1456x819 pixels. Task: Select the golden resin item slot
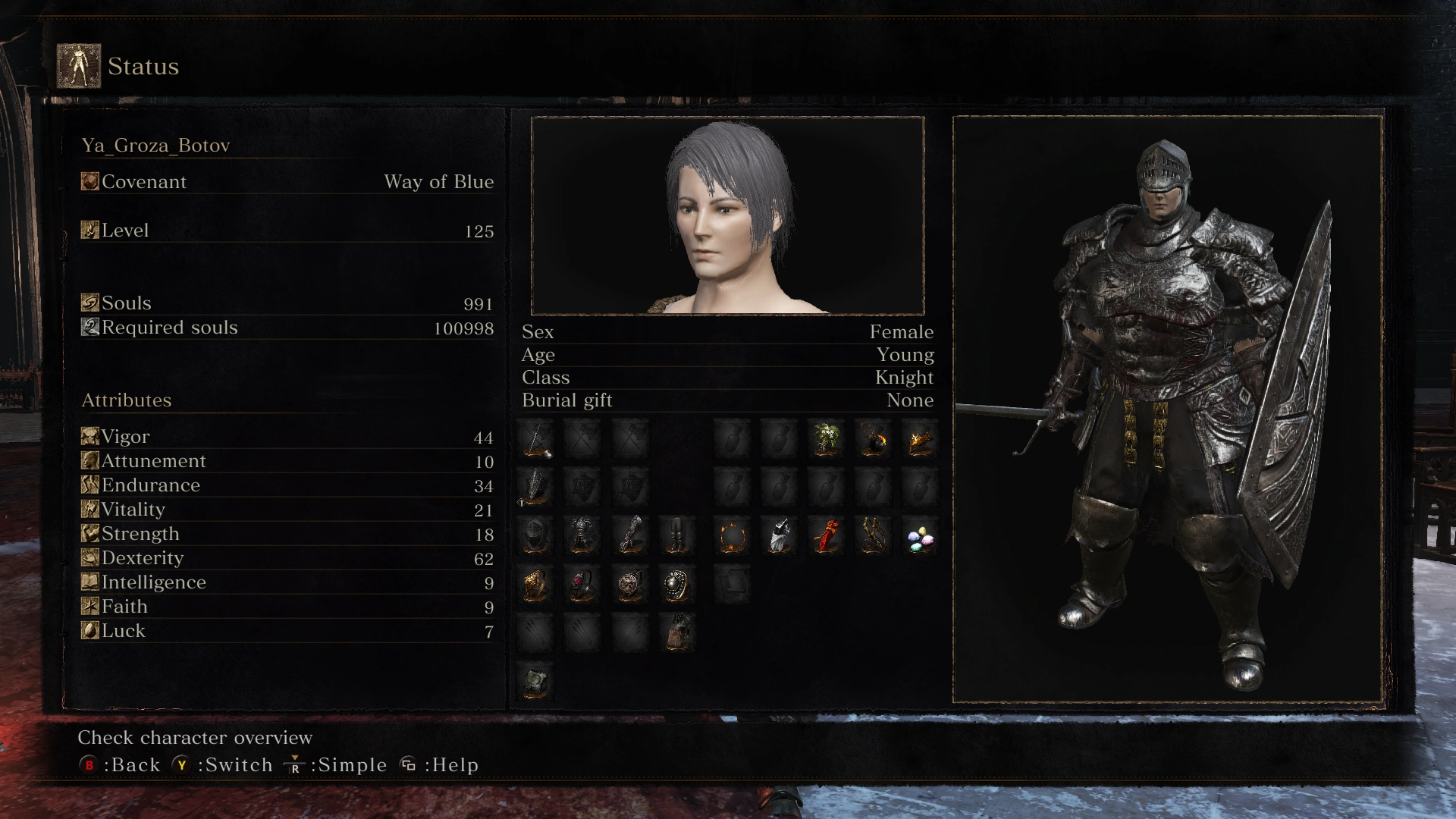920,439
